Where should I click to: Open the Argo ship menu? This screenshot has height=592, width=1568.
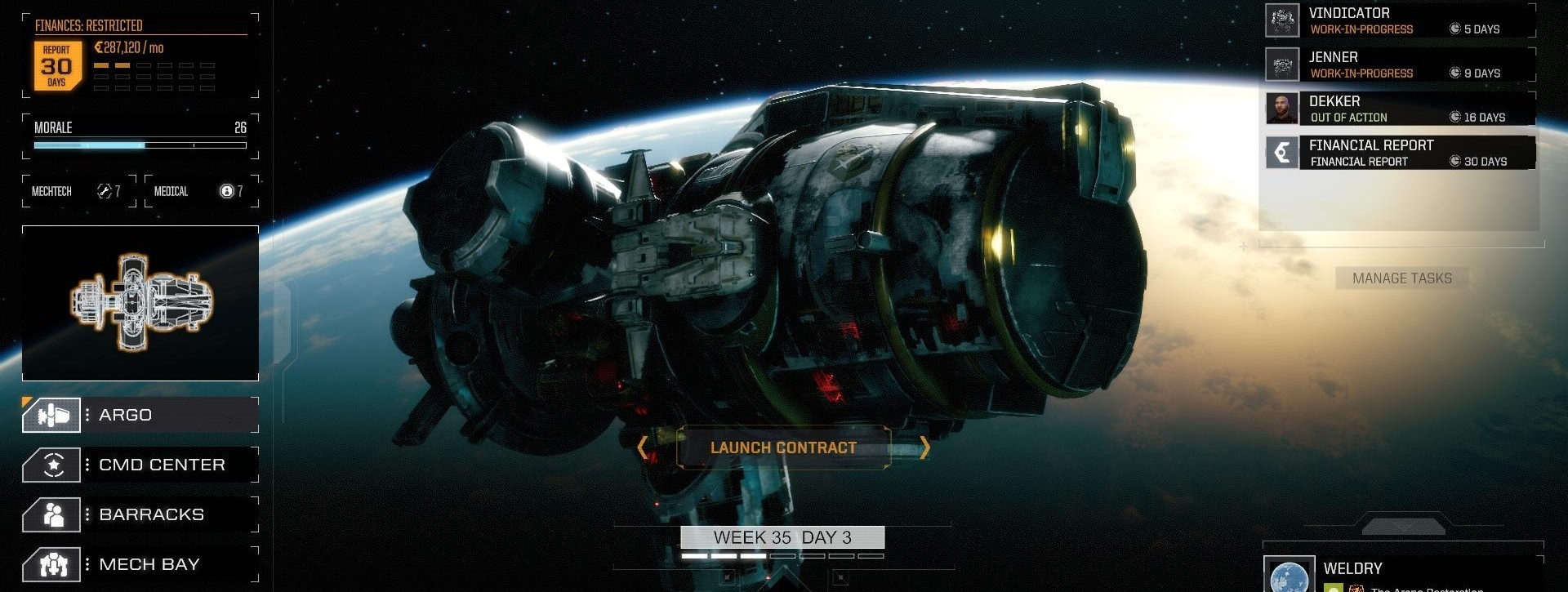140,415
